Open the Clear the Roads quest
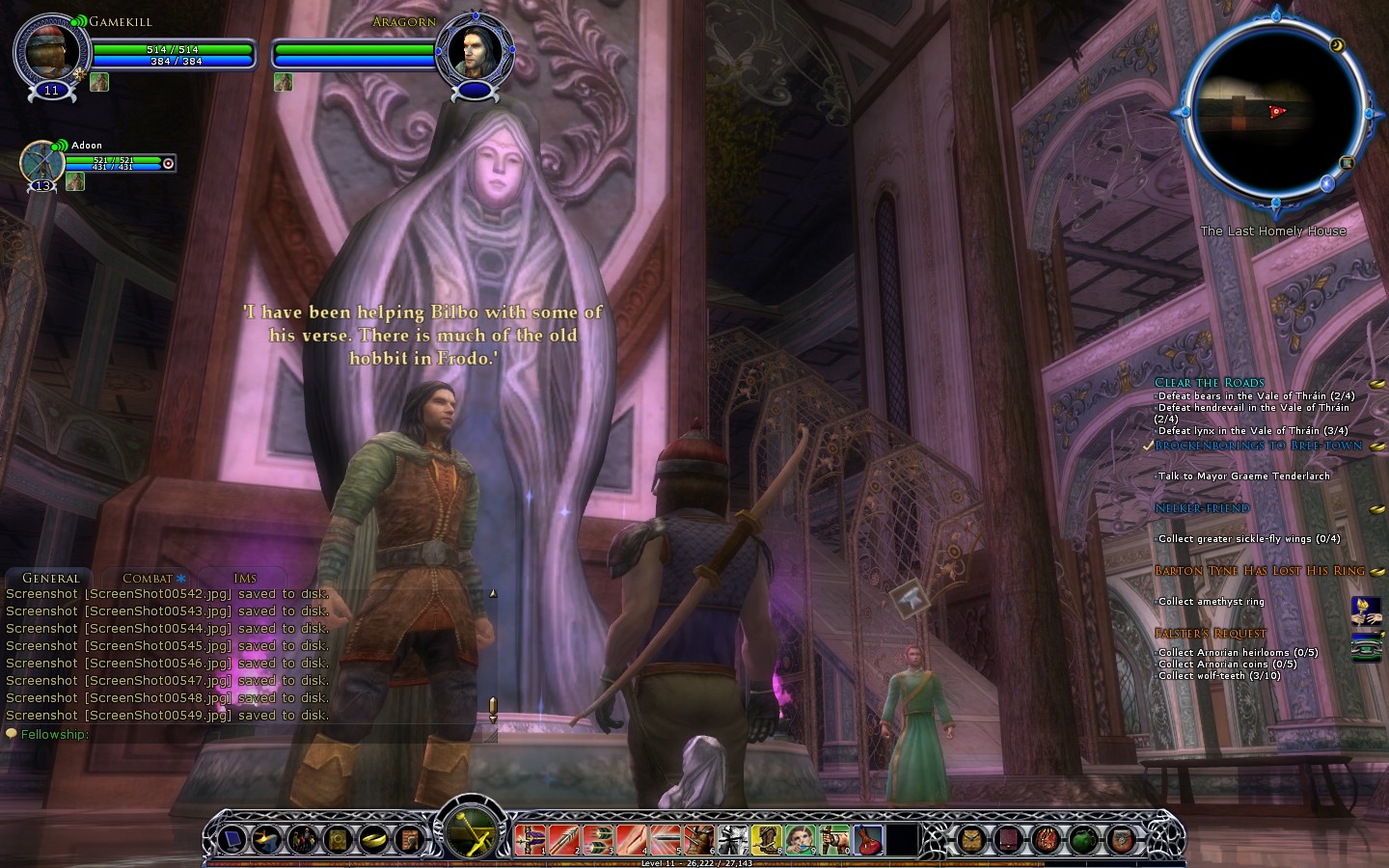 click(x=1209, y=382)
